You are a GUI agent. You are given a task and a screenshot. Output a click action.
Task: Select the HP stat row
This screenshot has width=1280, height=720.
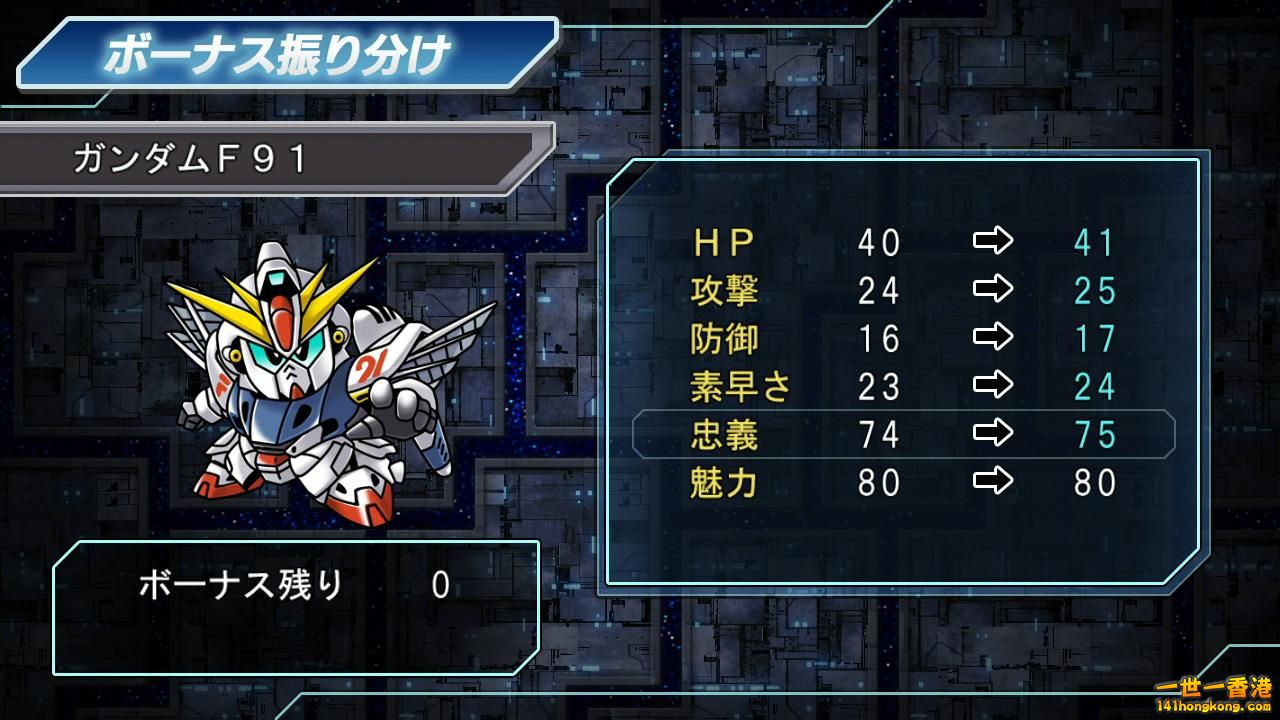(x=903, y=242)
